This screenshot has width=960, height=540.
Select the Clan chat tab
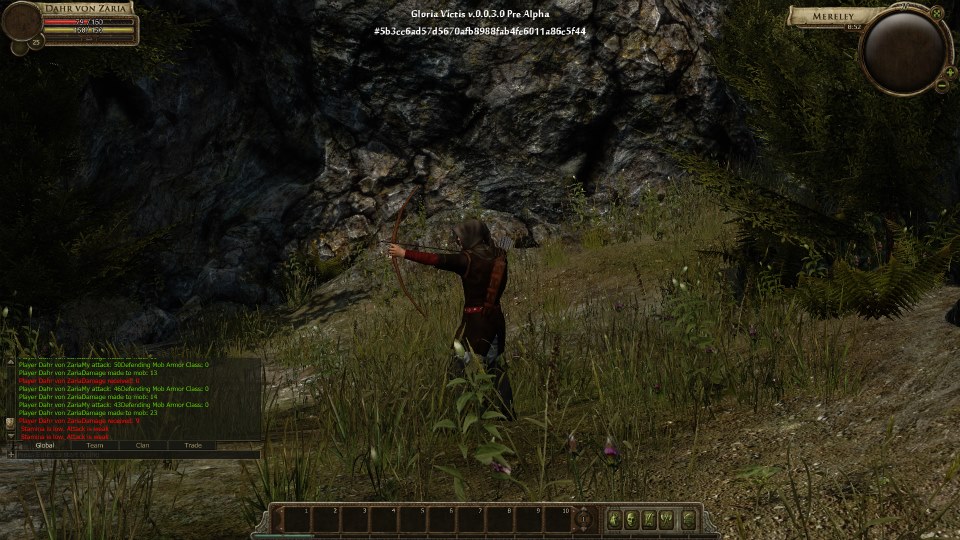(143, 445)
